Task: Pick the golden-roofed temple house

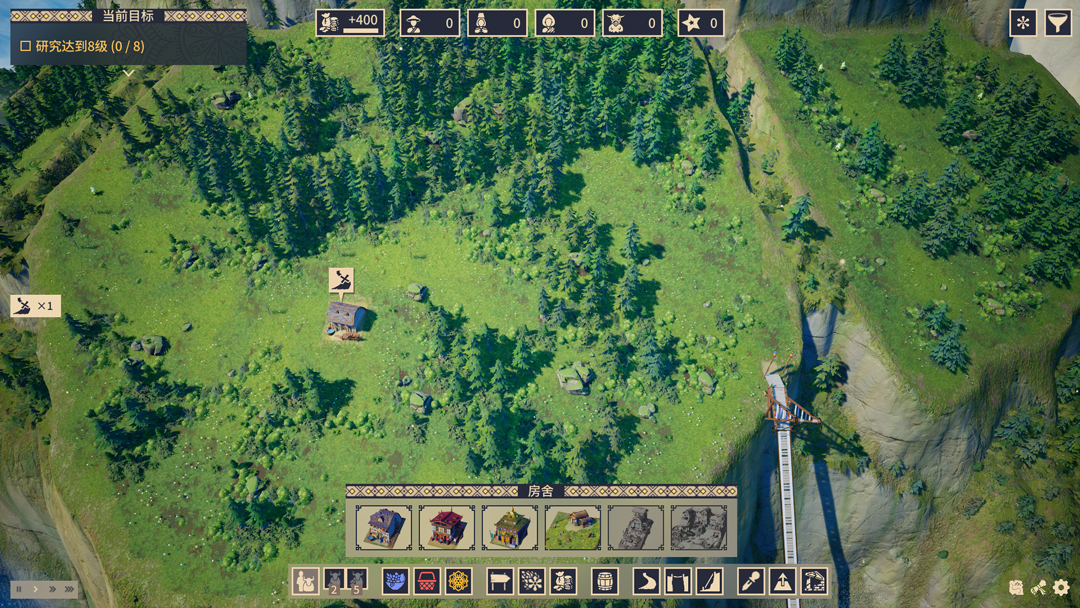Action: click(x=510, y=528)
